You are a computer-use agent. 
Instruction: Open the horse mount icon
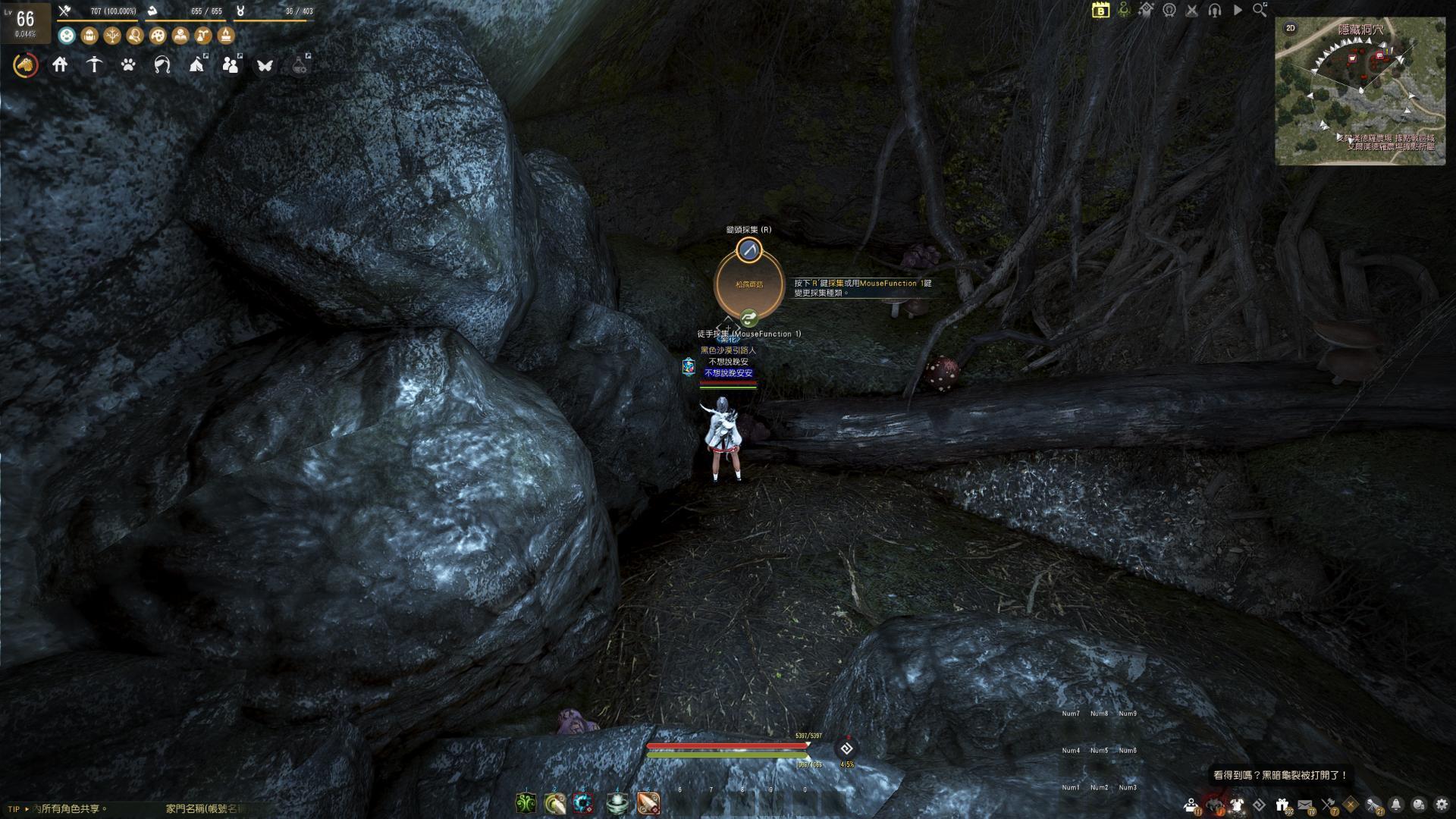pos(26,65)
